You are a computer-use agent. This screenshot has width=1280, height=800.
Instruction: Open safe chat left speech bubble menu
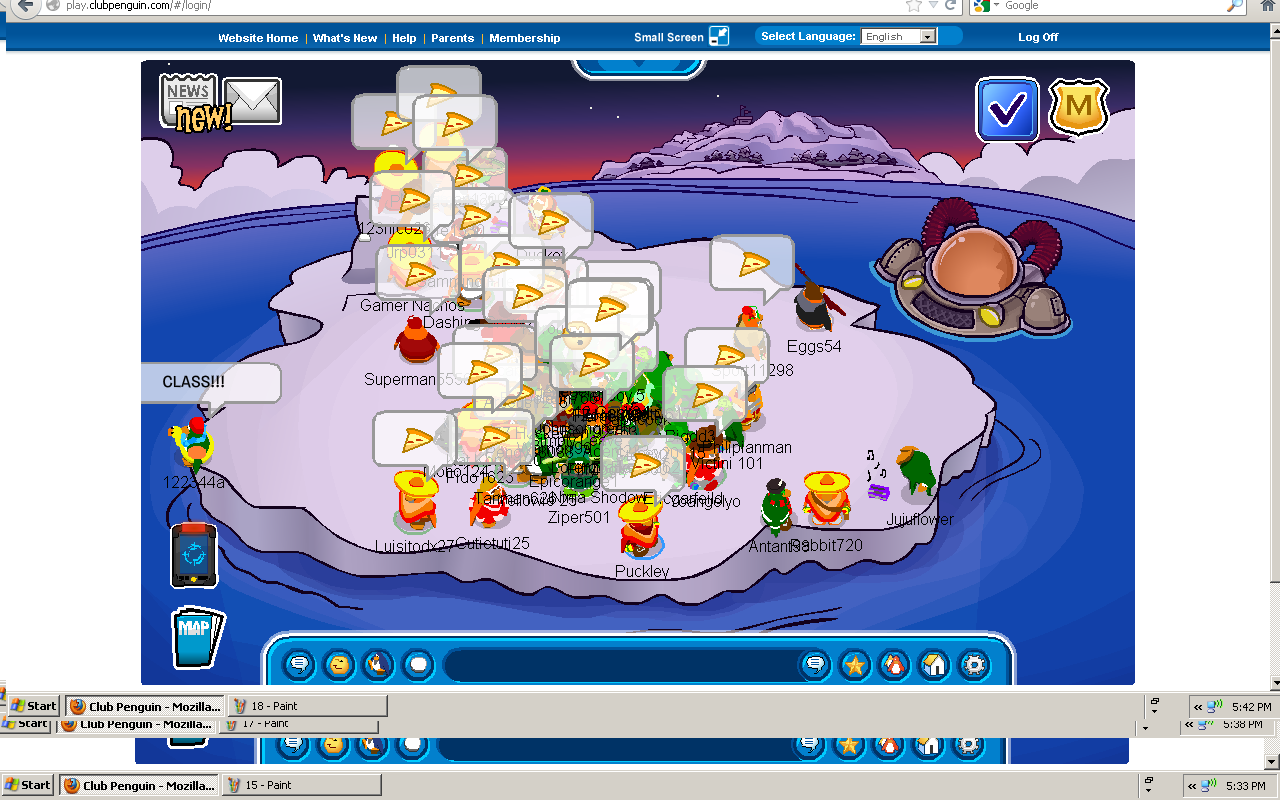tap(299, 664)
